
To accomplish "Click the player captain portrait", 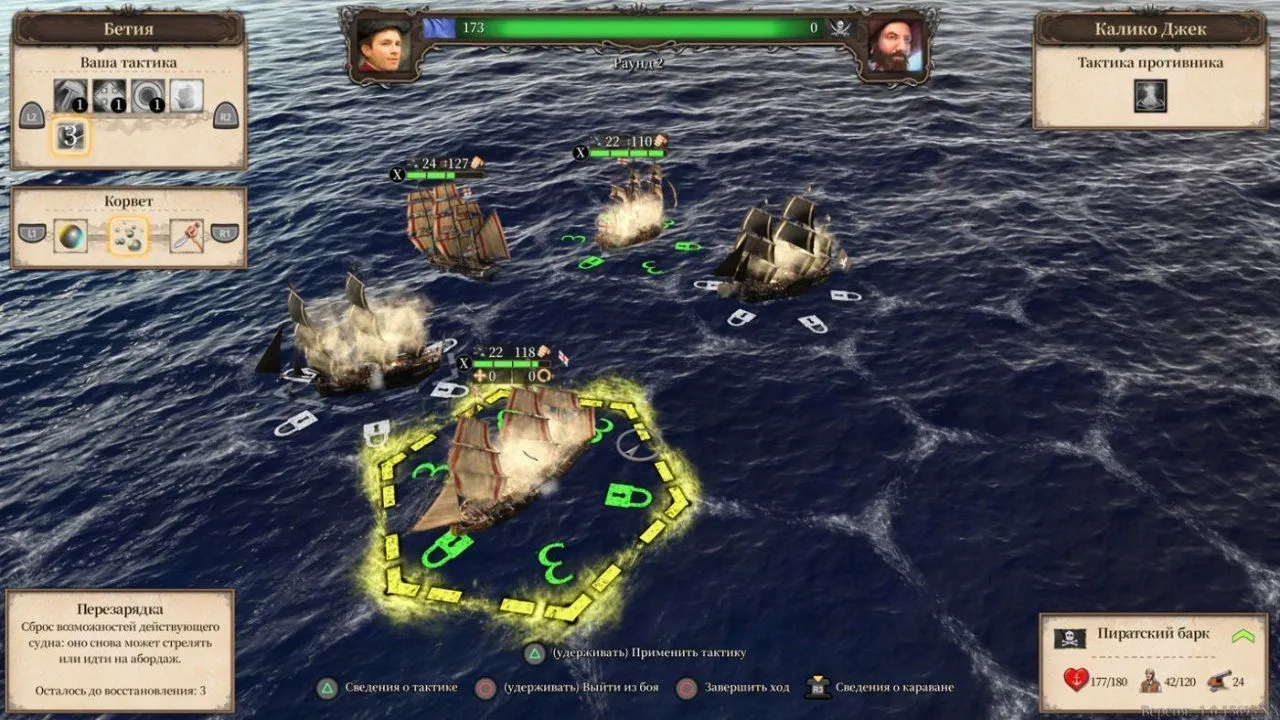I will (385, 44).
